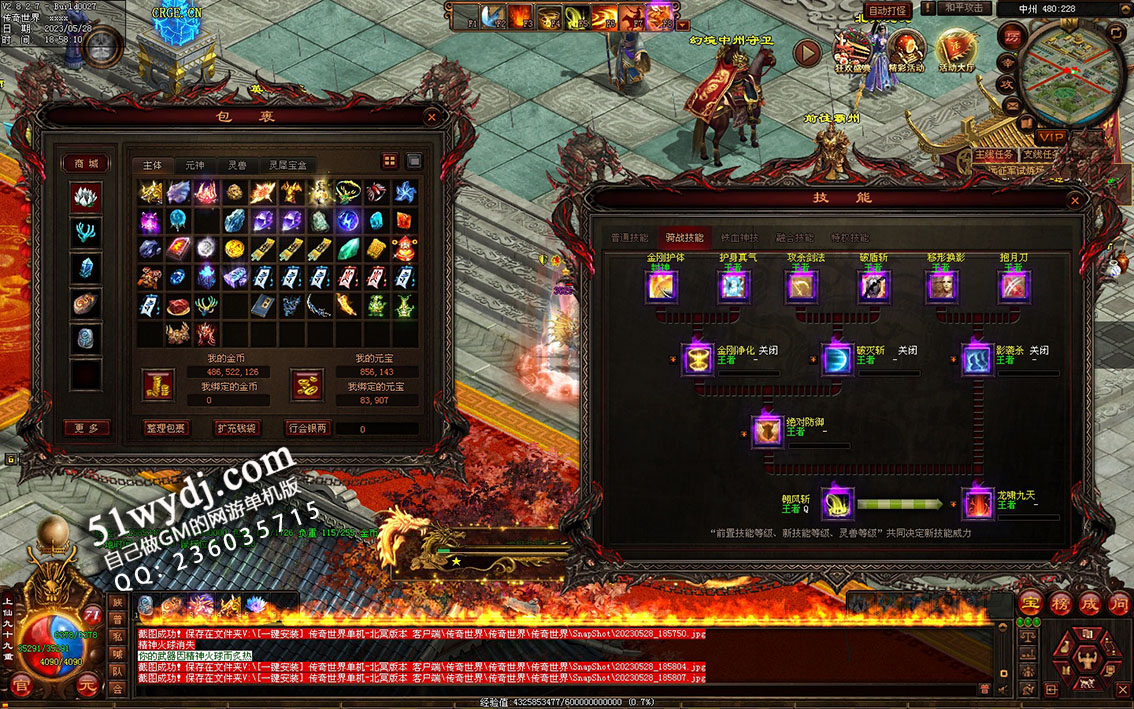
Task: Open the VIP panel below the minimap
Action: 1050,136
